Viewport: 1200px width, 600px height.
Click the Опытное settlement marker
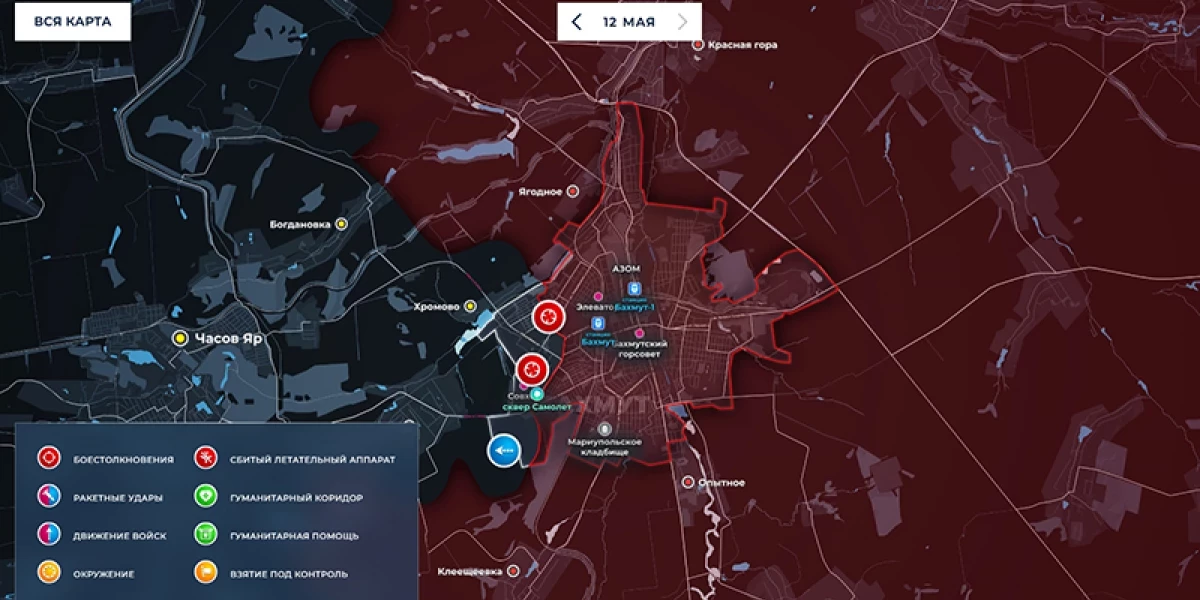point(688,482)
